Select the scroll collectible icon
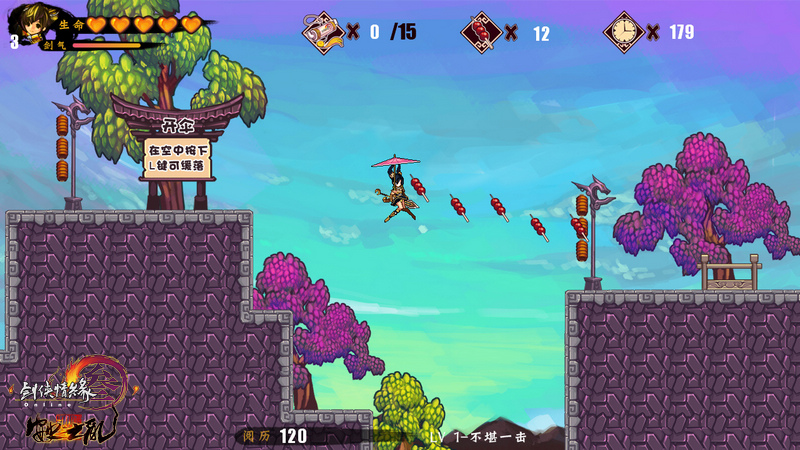Viewport: 800px width, 450px height. (x=323, y=31)
